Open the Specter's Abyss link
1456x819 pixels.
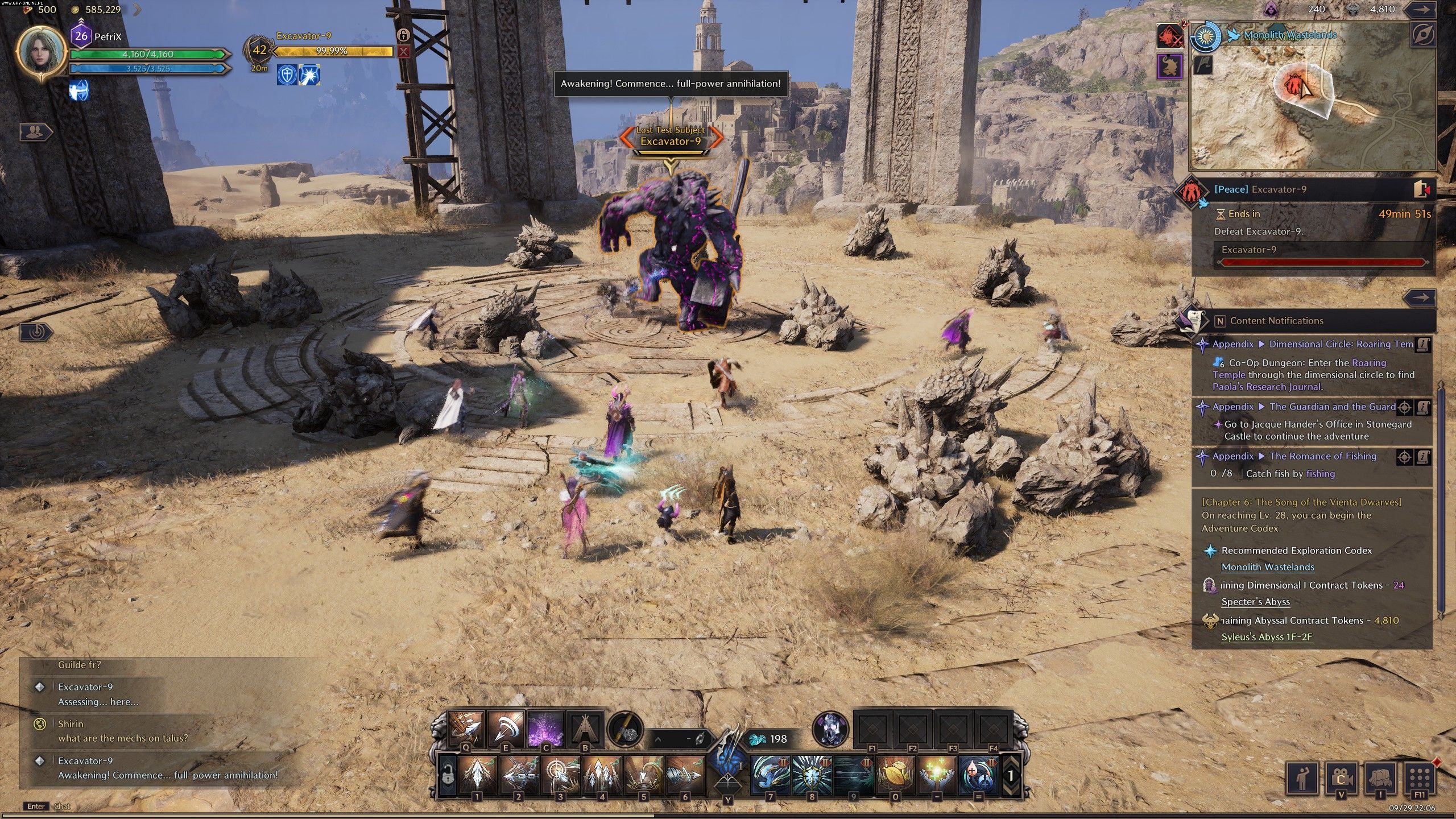coord(1255,602)
